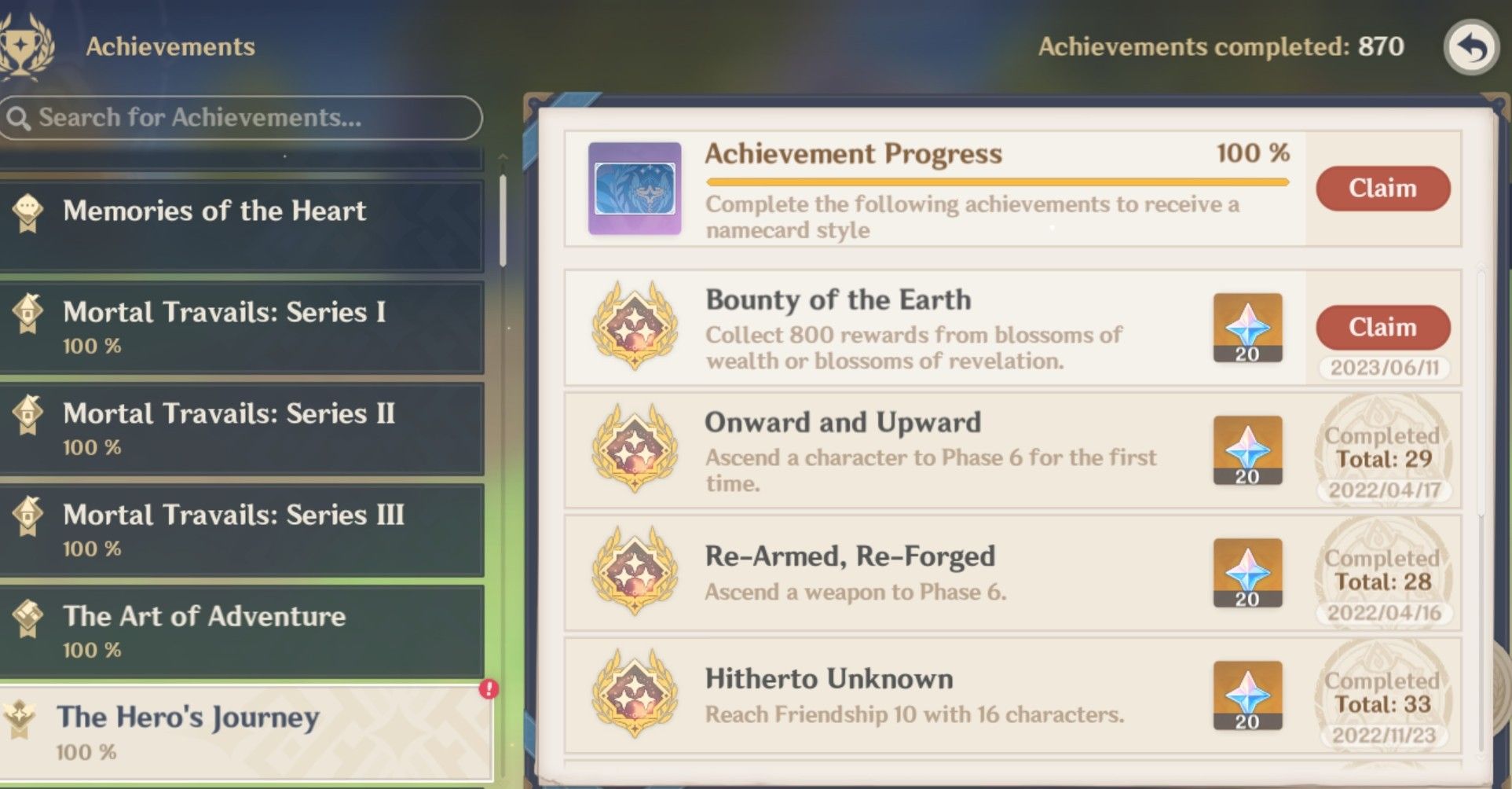Claim the Achievement Progress namecard reward
This screenshot has width=1512, height=789.
pos(1382,189)
